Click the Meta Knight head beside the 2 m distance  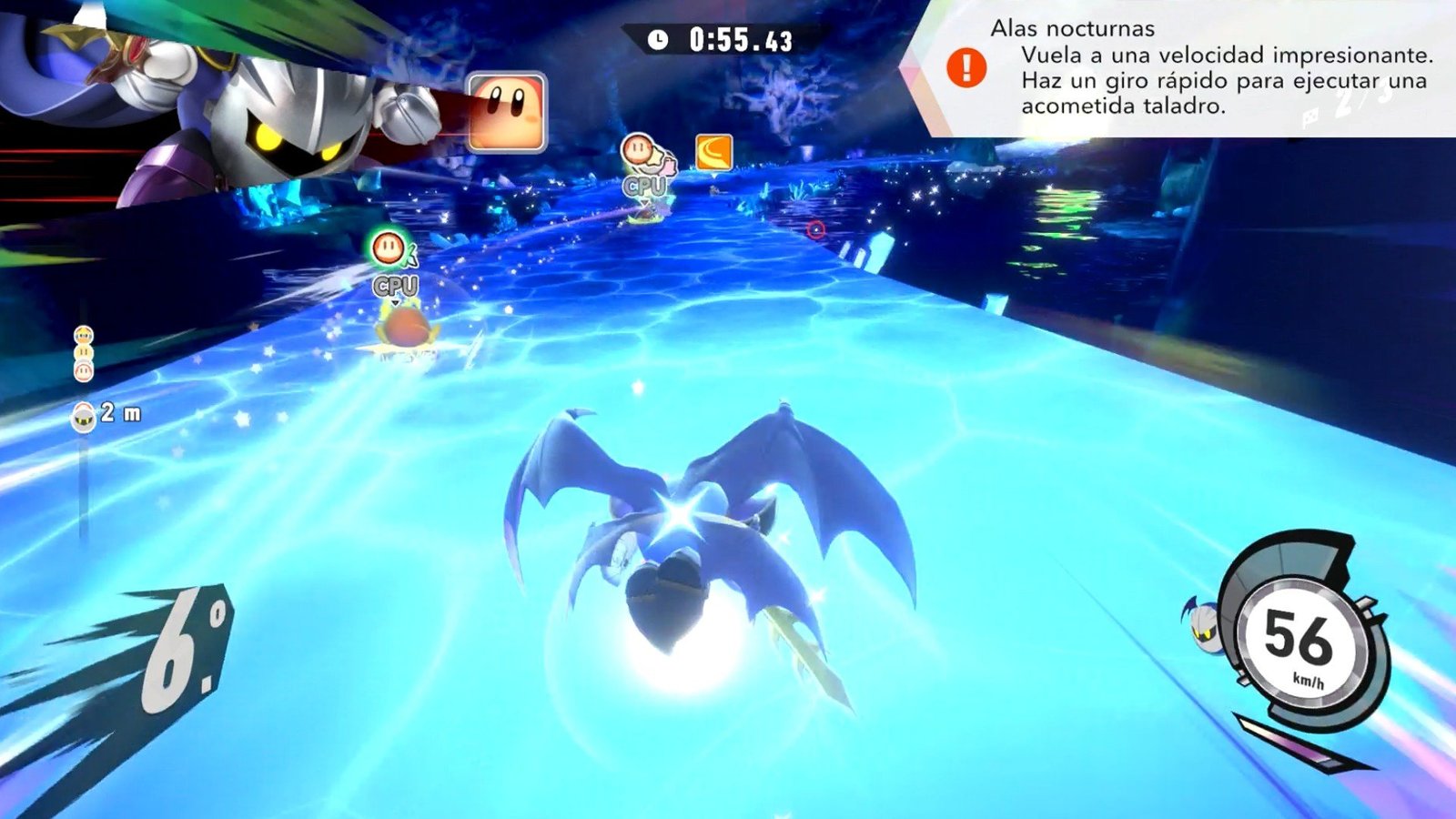tap(83, 417)
